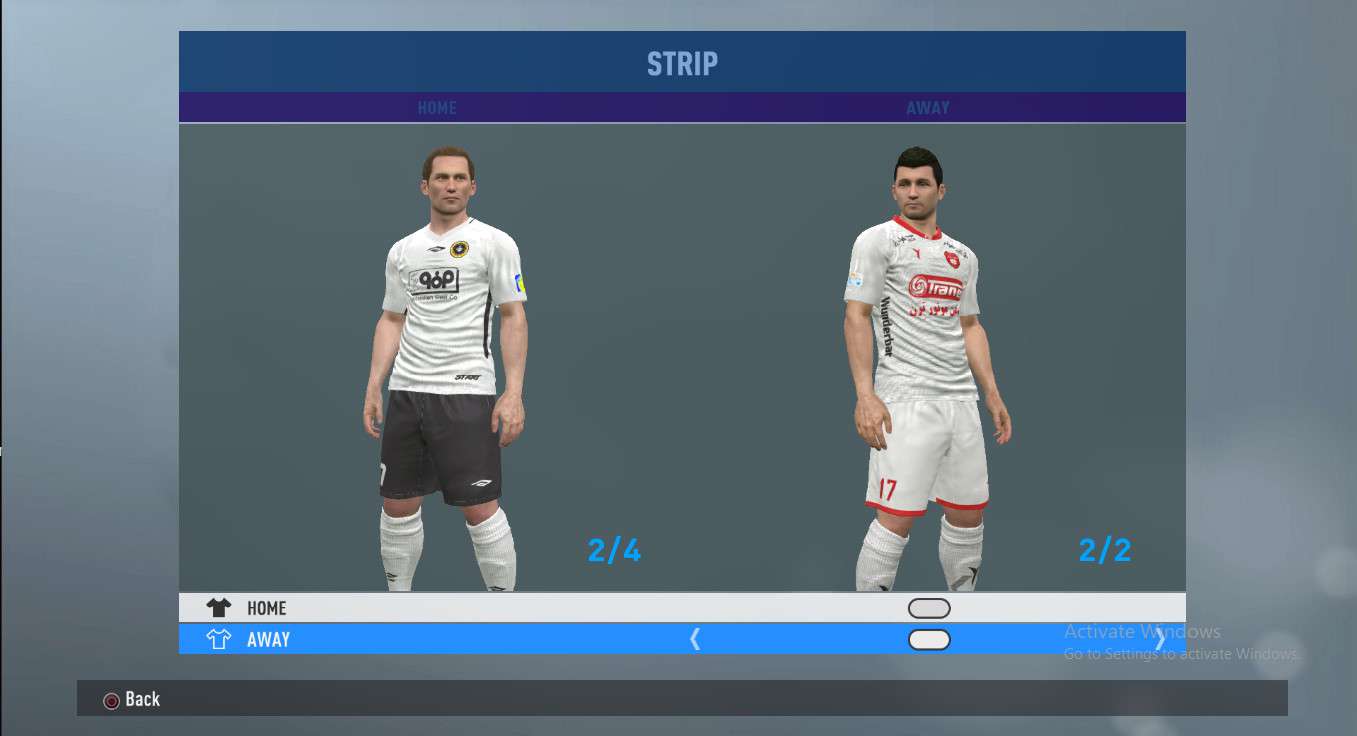The width and height of the screenshot is (1357, 736).
Task: Click the left arrow on the AWAY row
Action: pyautogui.click(x=695, y=640)
